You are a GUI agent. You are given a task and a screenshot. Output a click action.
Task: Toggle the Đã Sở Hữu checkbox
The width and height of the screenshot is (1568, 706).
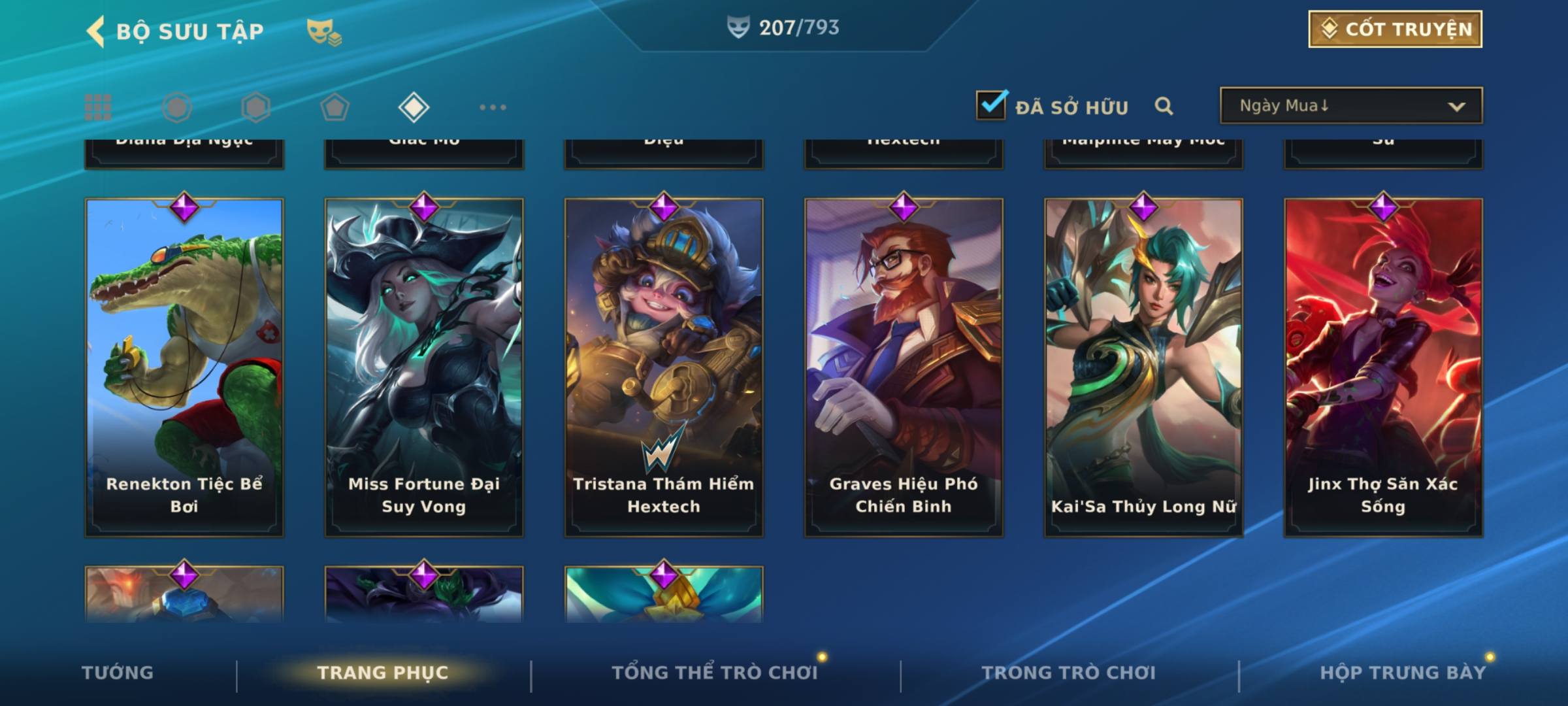click(x=991, y=105)
